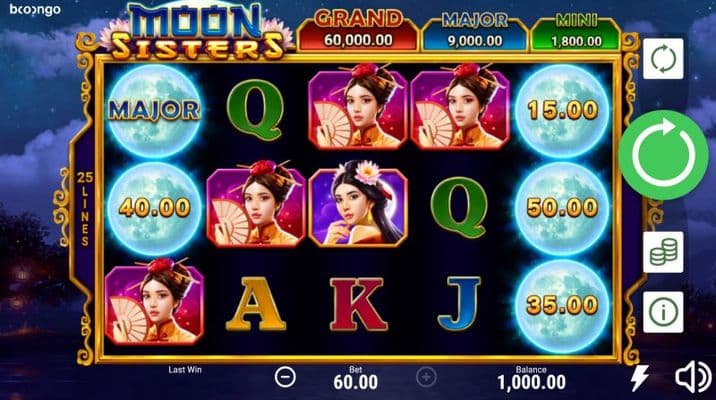Decrease the bet with the minus button
The width and height of the screenshot is (716, 400).
coord(285,377)
